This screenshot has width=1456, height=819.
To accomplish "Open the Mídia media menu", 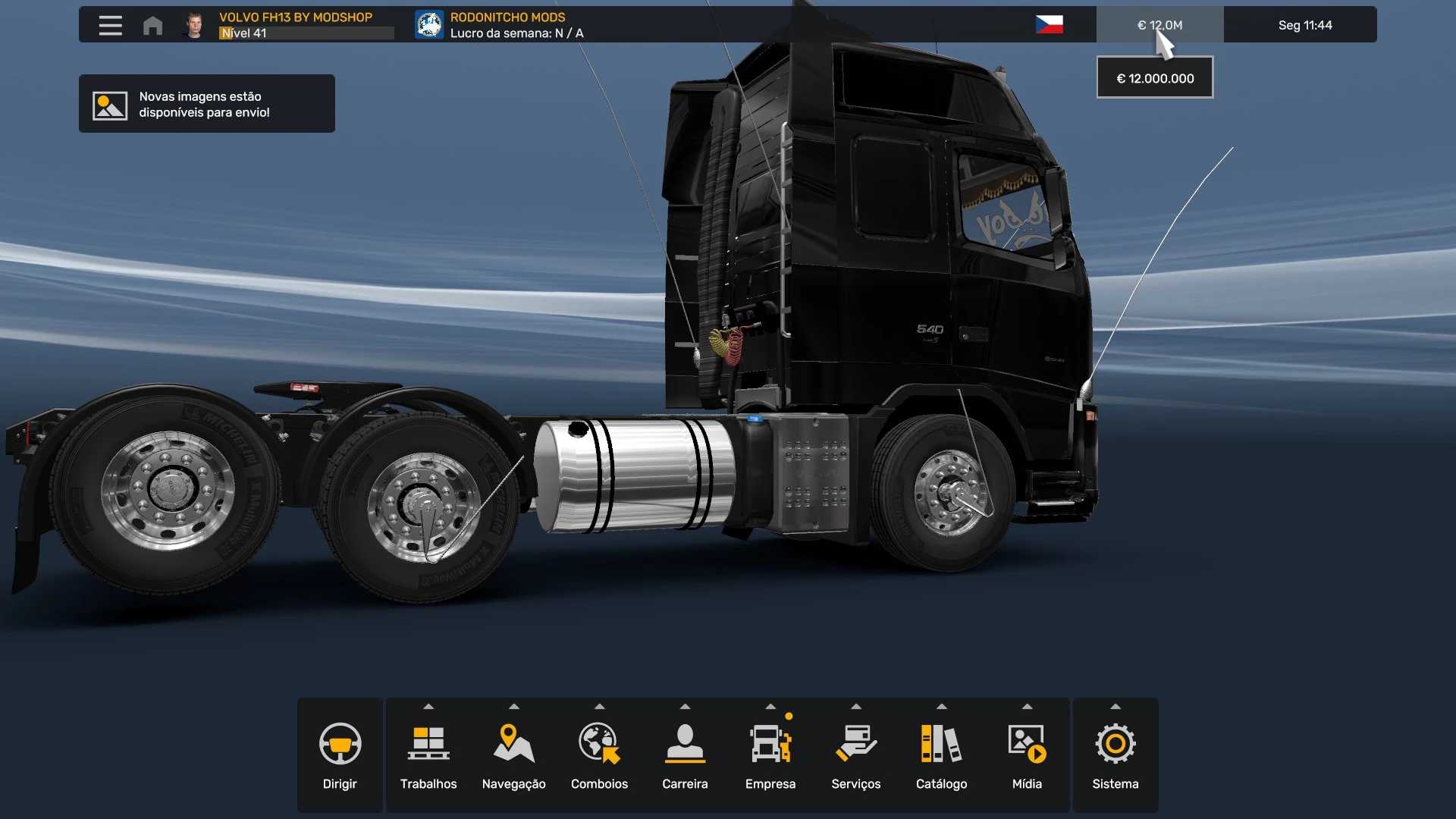I will point(1027,755).
